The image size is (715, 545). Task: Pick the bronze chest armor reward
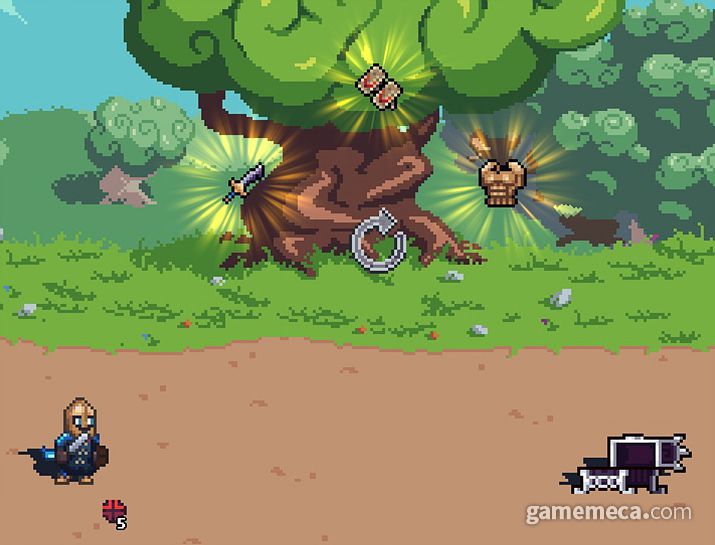[496, 181]
